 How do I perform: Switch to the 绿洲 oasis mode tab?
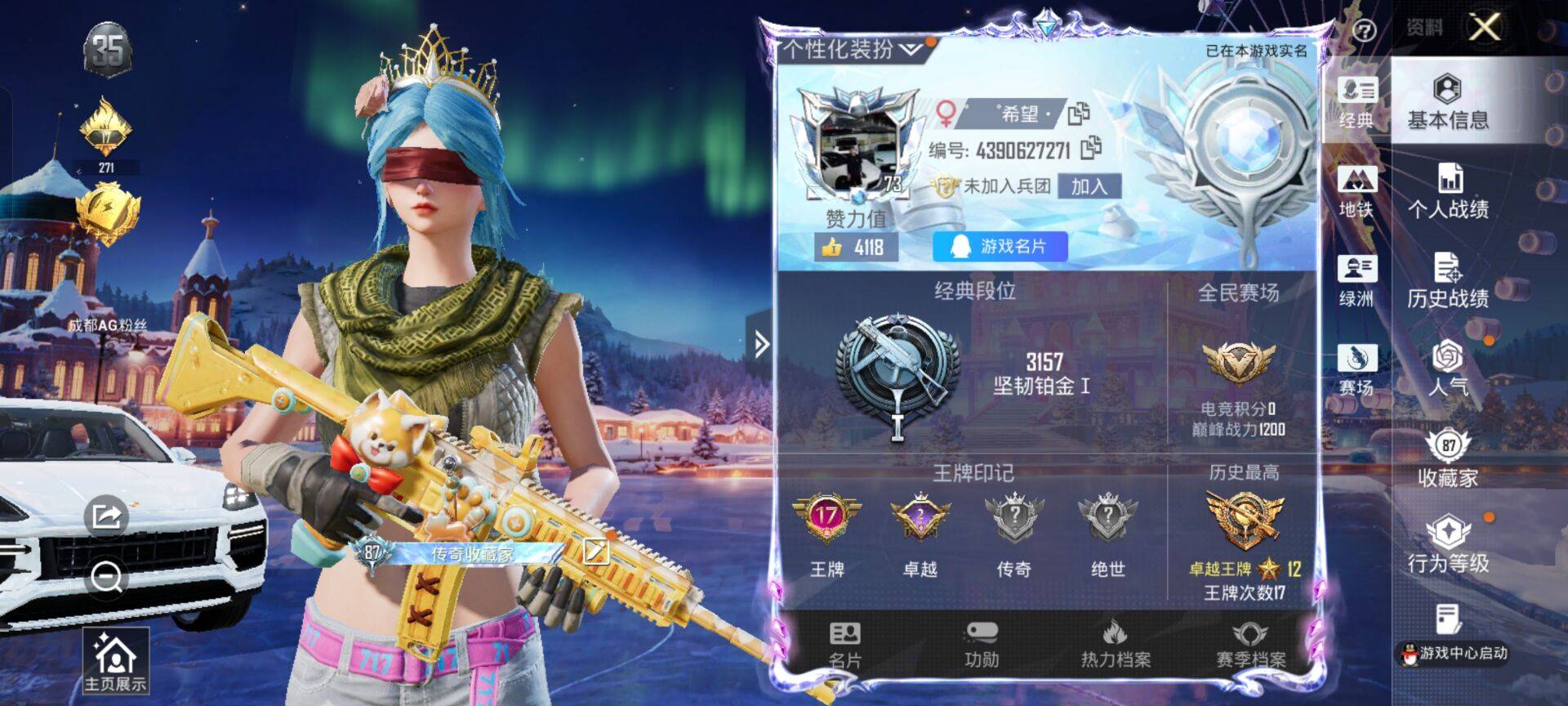[x=1356, y=281]
